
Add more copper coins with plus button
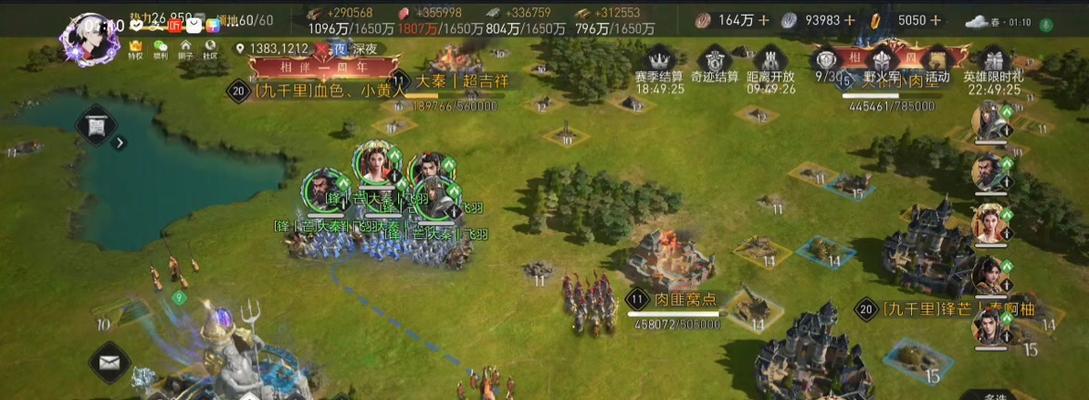(764, 20)
